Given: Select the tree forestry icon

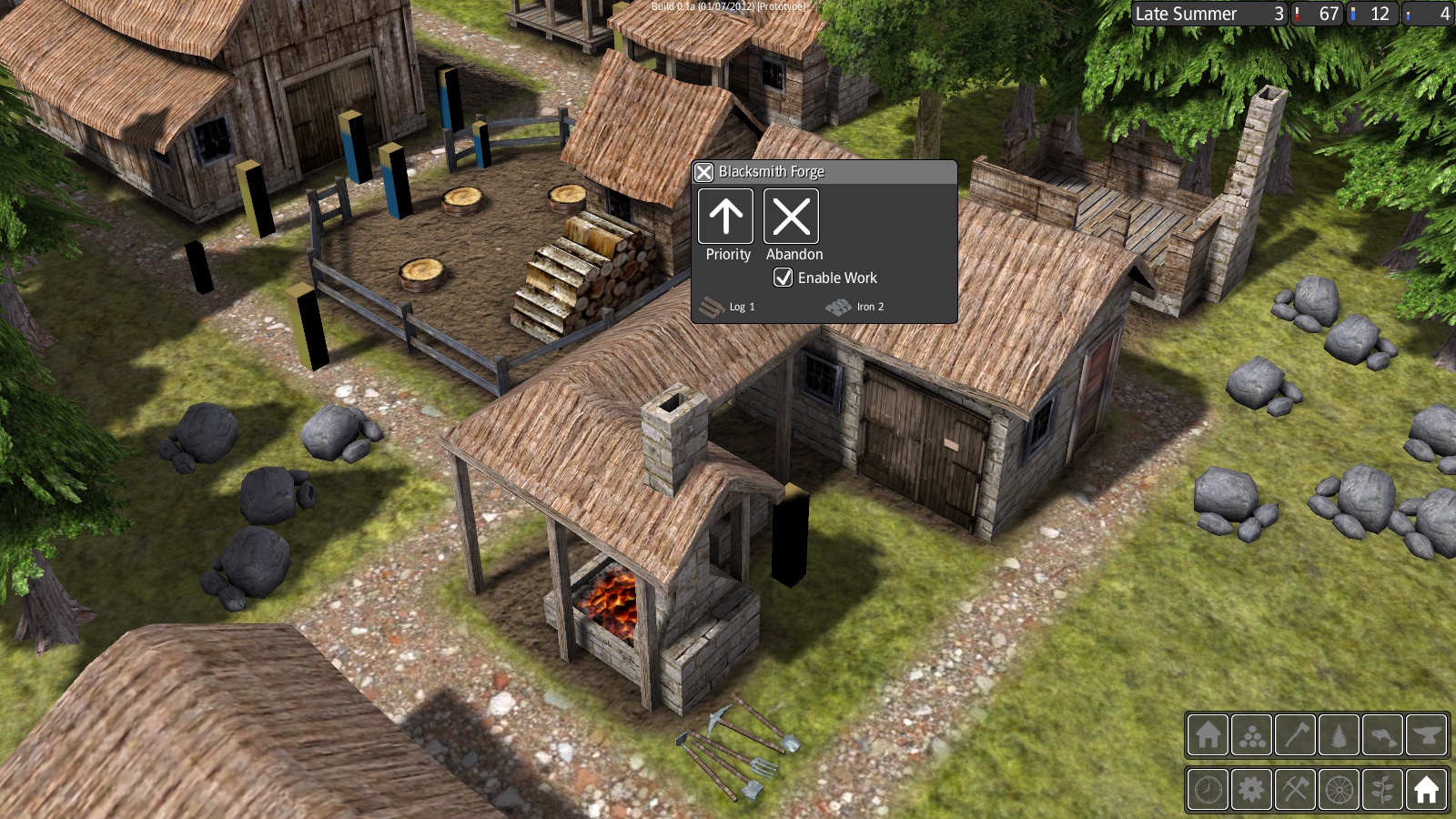Looking at the screenshot, I should point(1339,735).
